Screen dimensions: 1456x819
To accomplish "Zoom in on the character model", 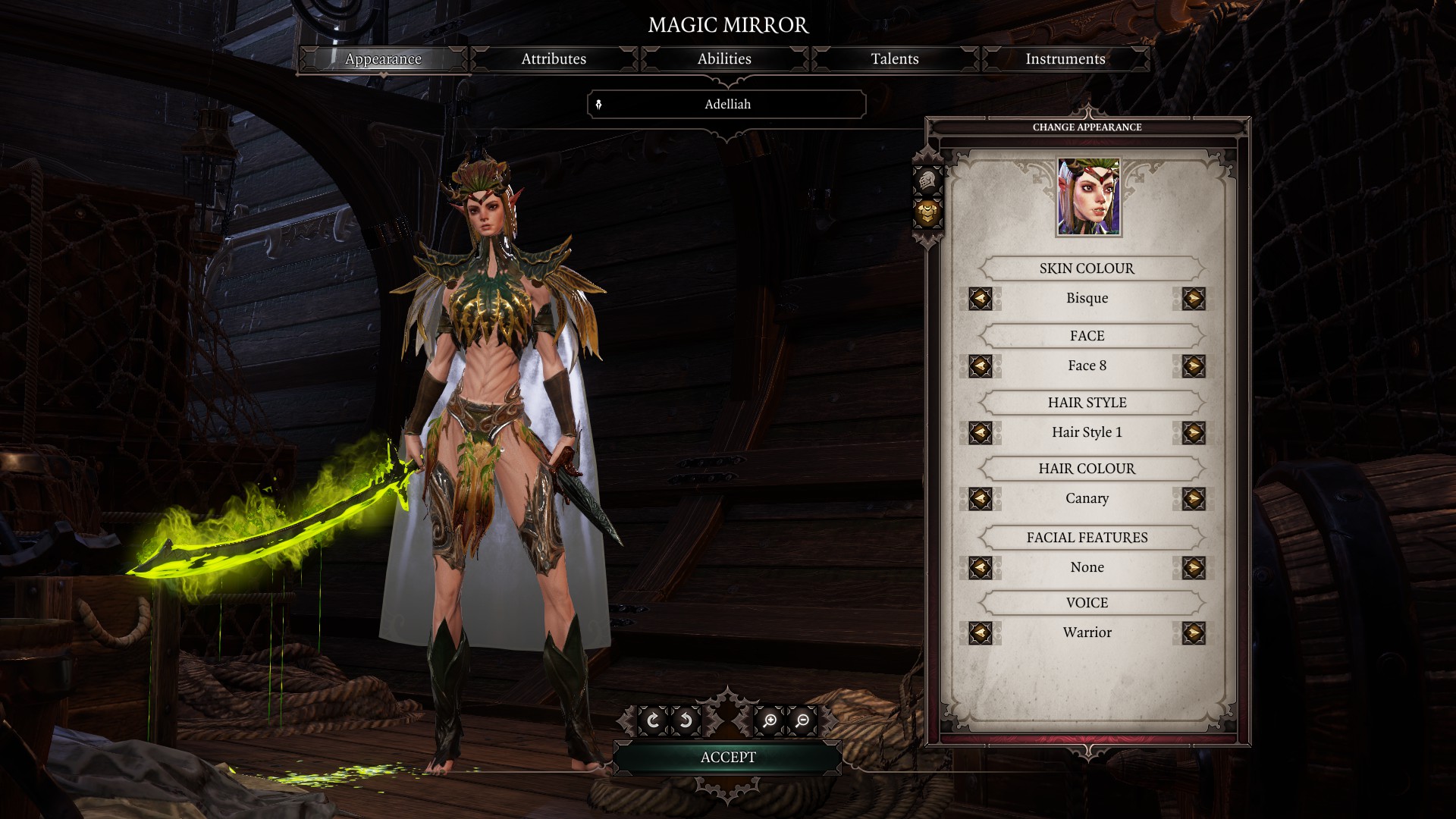I will click(770, 720).
